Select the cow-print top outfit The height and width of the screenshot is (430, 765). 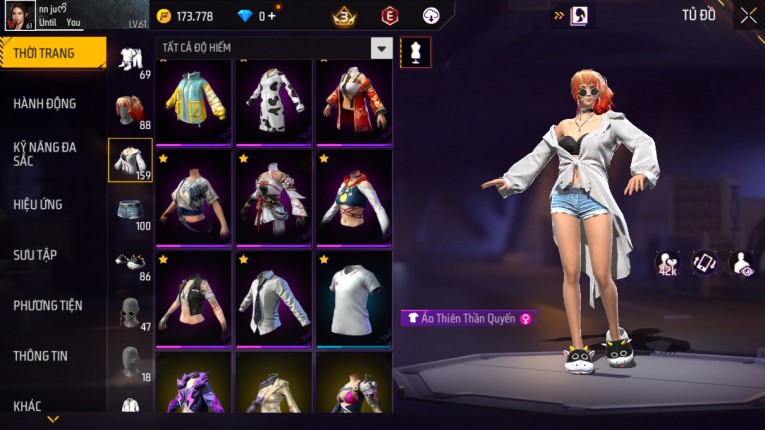[274, 100]
